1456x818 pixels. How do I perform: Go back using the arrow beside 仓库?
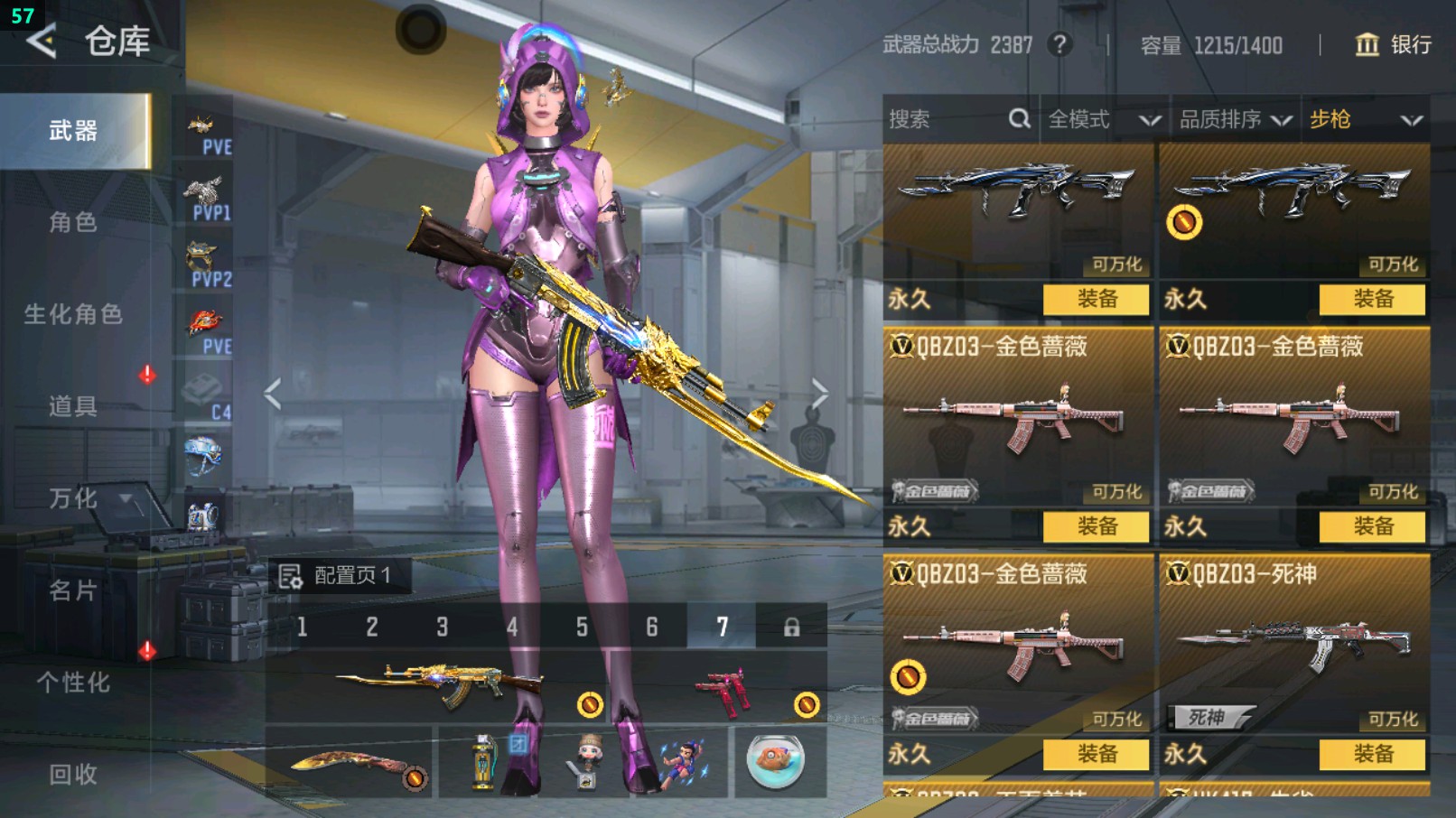coord(42,41)
